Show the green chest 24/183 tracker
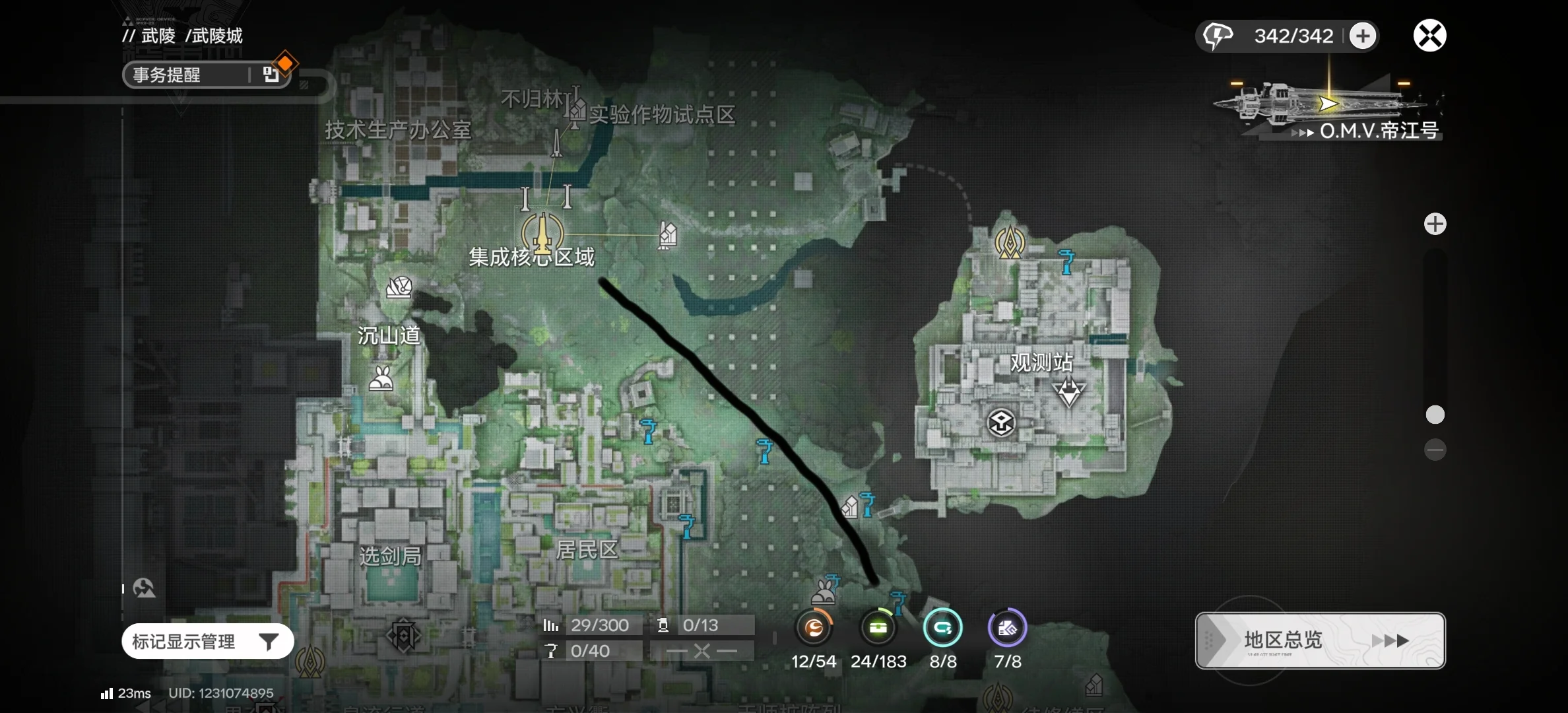Viewport: 1568px width, 713px height. tap(878, 628)
